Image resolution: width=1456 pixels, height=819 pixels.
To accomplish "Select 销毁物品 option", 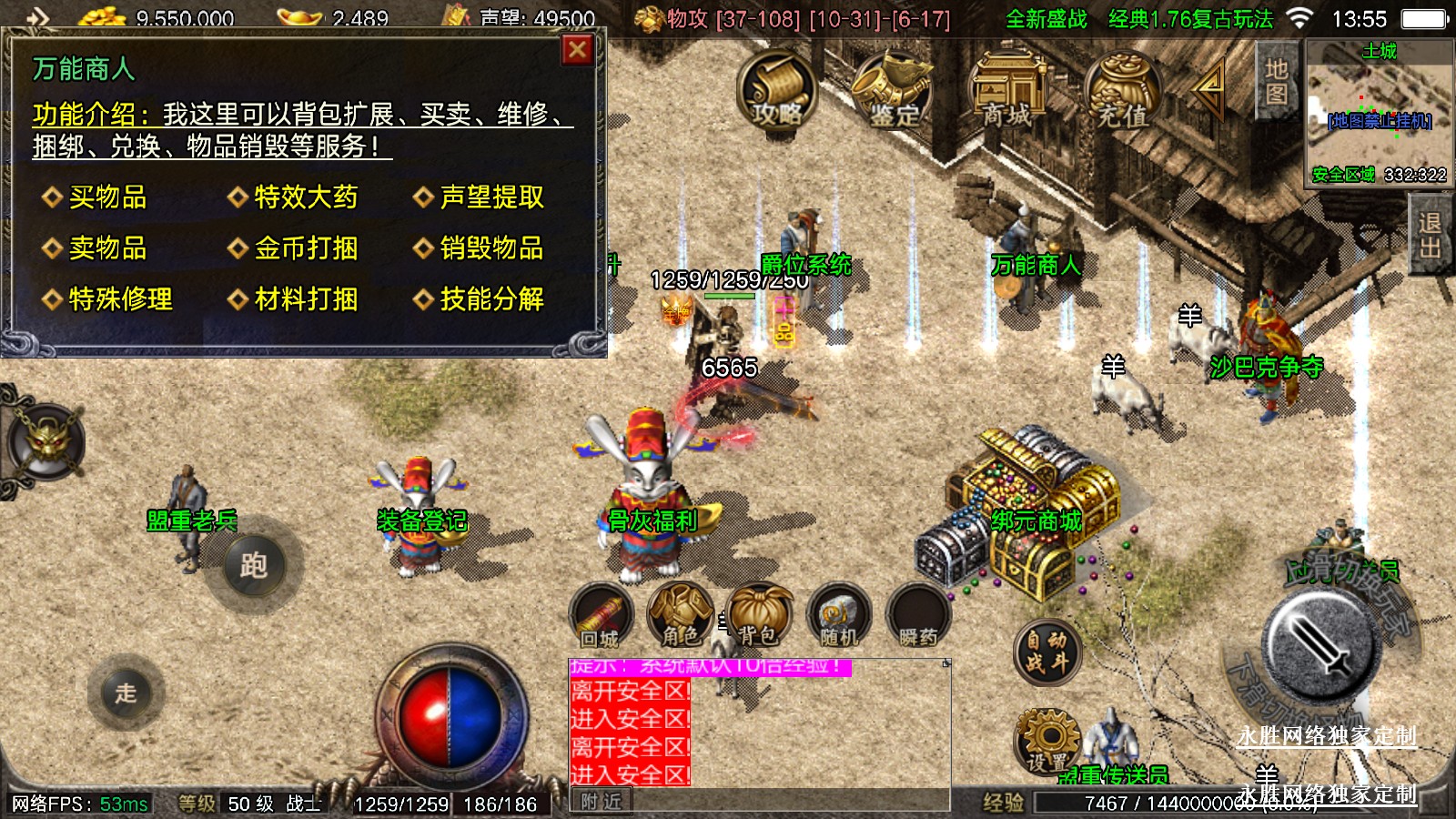I will 491,248.
